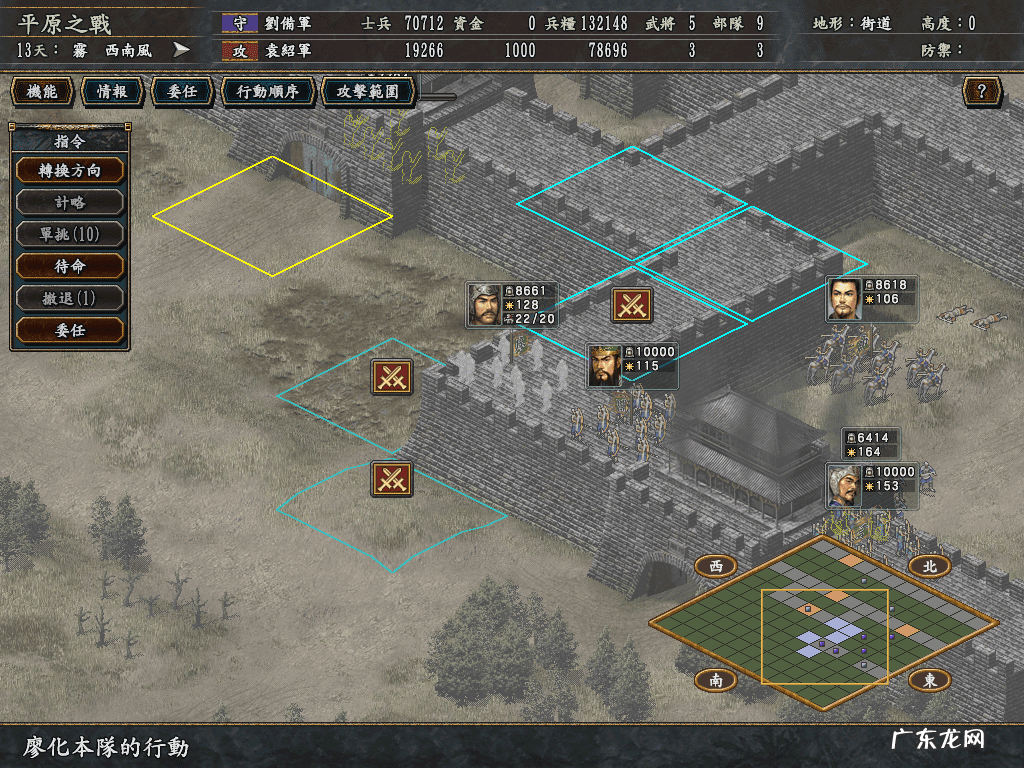Choose the 撤退 retreat command

70,298
